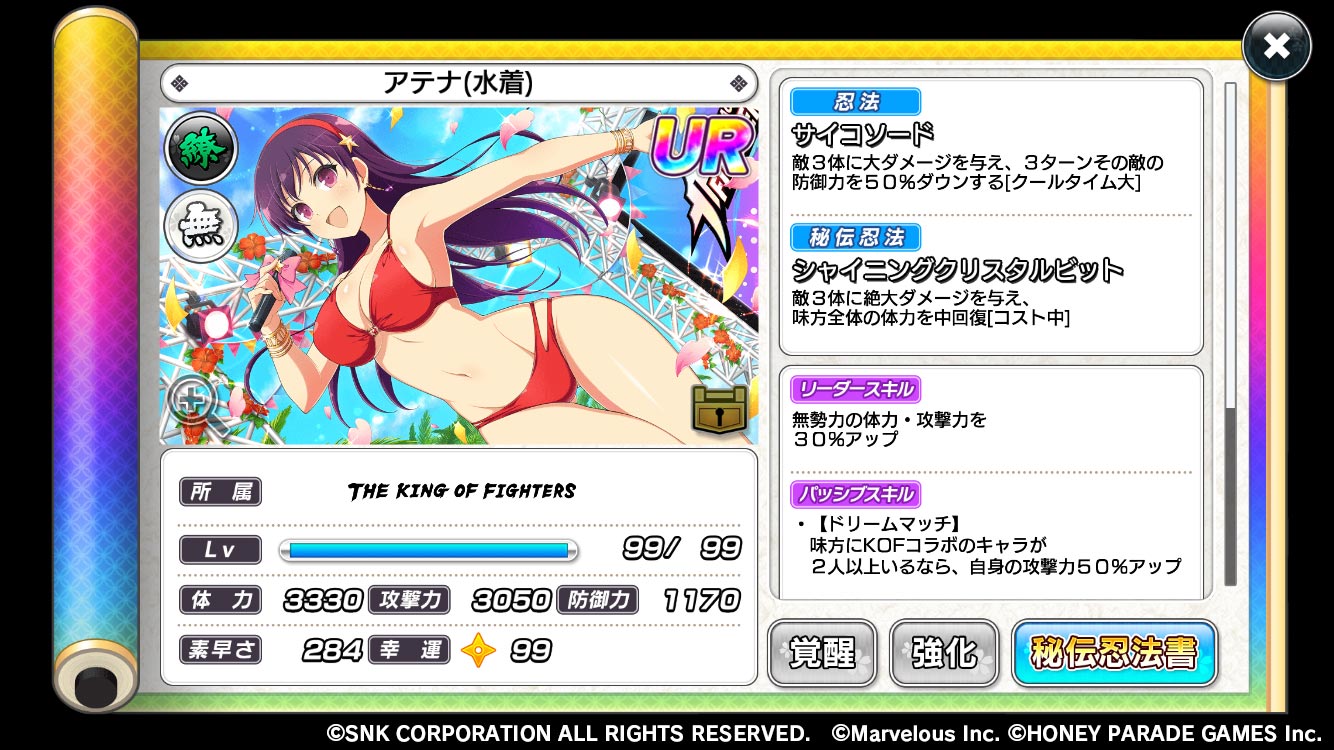Select the 所属 label plate
Screen dimensions: 1334x750
coord(220,491)
